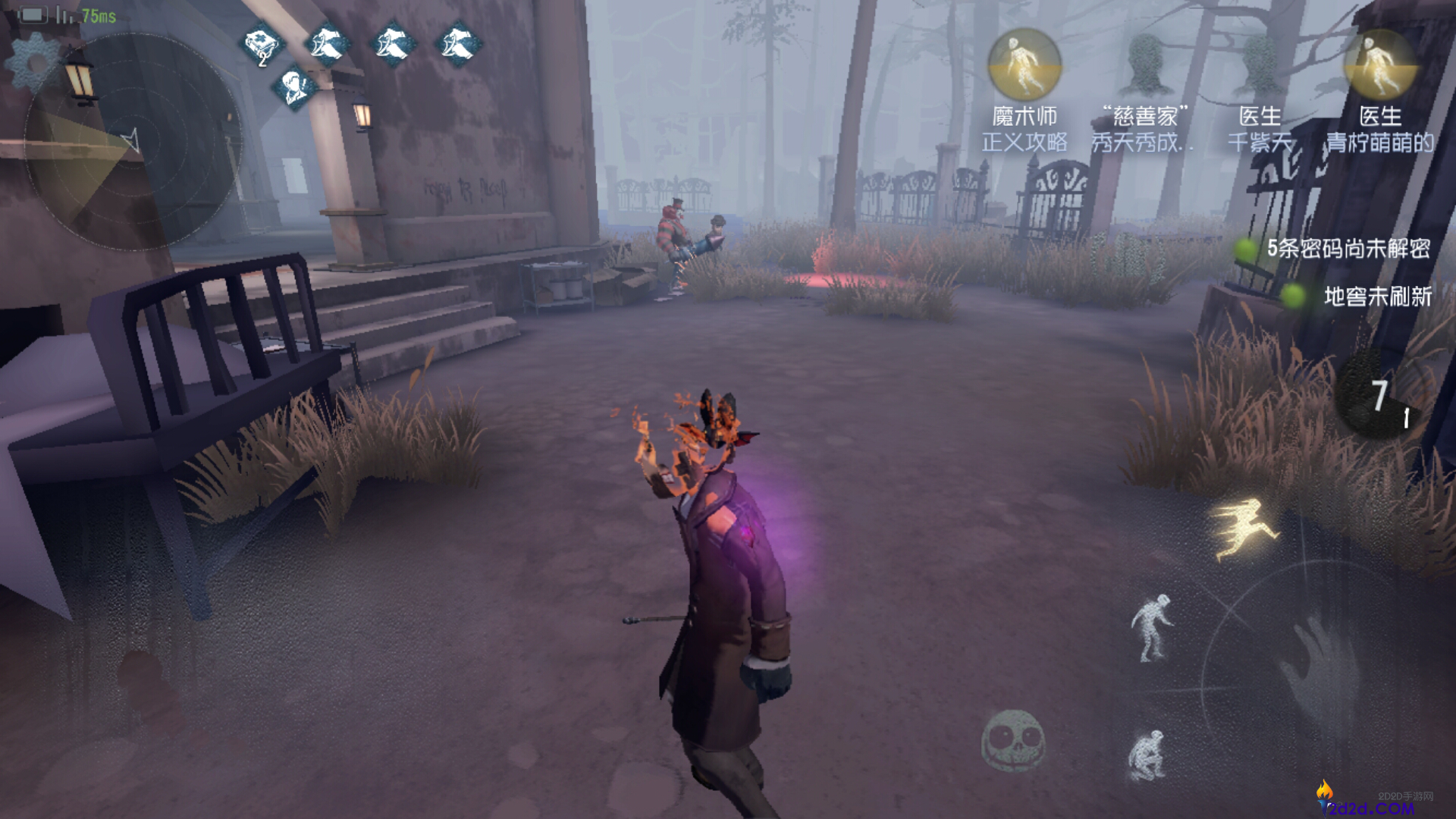Open the settings gear icon

pyautogui.click(x=34, y=62)
